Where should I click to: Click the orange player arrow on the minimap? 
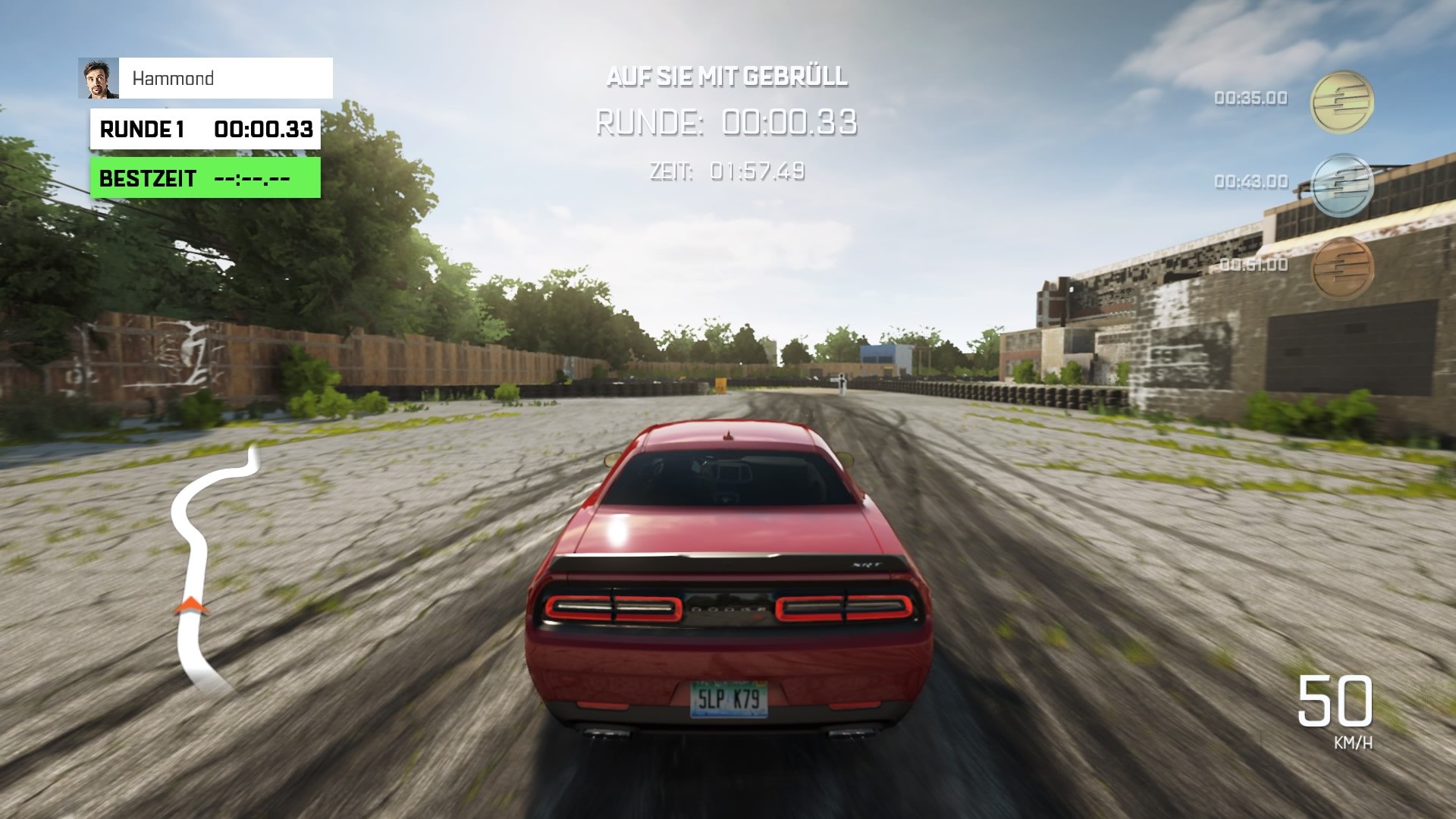point(192,607)
